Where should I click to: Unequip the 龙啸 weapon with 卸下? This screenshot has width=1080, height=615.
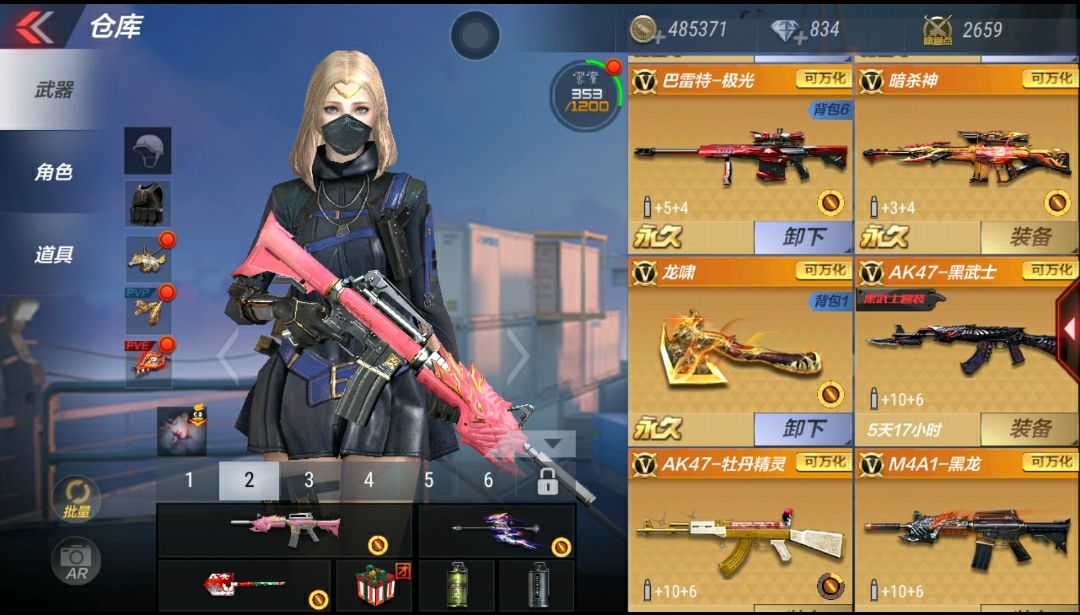tap(803, 429)
